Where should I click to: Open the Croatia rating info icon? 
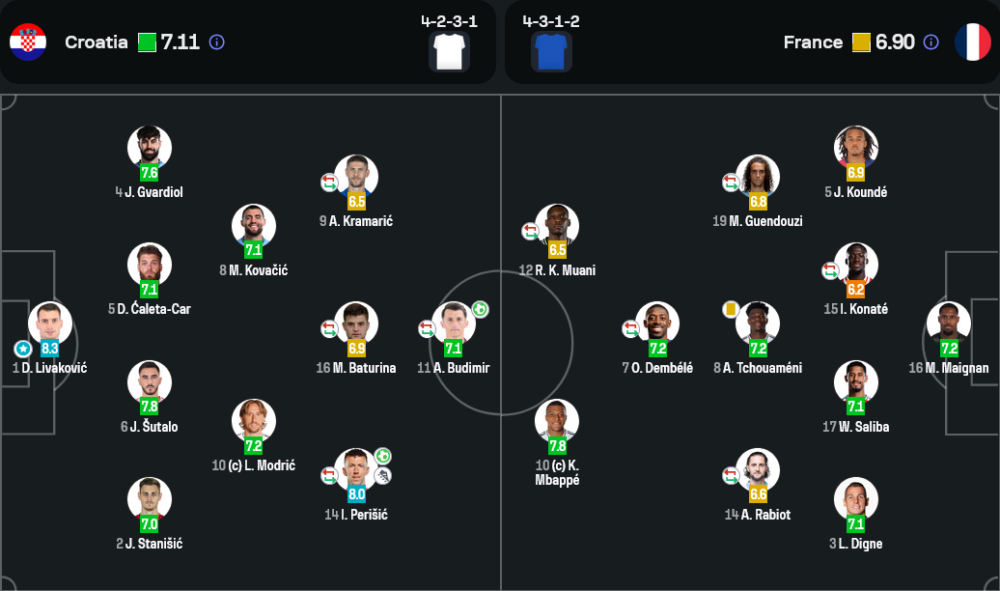(x=217, y=42)
